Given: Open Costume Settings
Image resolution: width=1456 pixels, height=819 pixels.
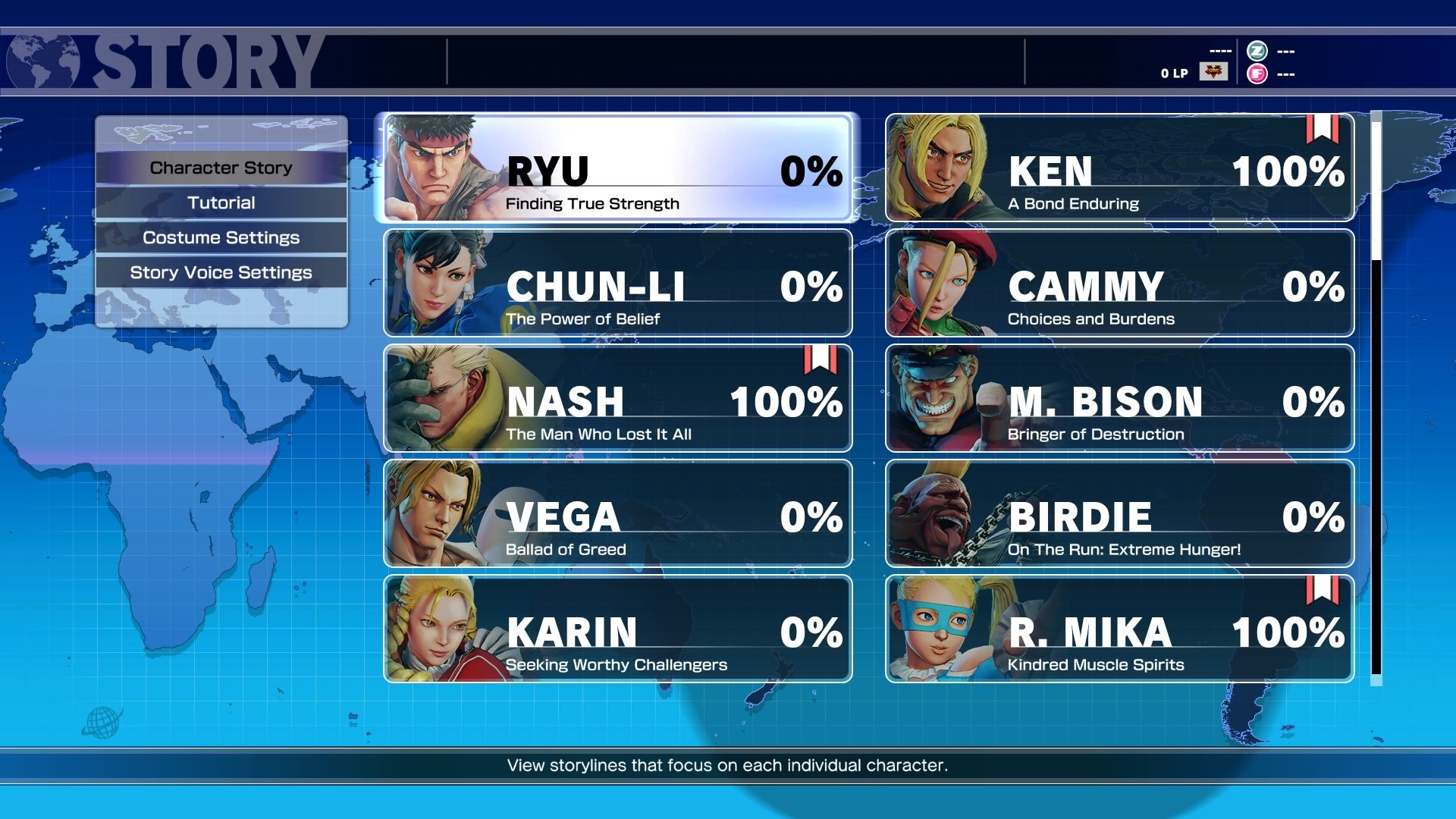Looking at the screenshot, I should [x=221, y=237].
